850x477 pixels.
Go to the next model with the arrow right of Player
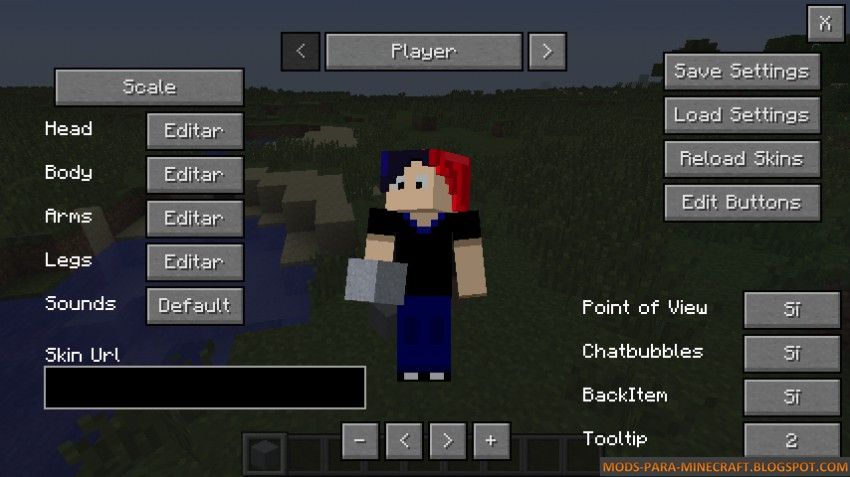pyautogui.click(x=547, y=51)
